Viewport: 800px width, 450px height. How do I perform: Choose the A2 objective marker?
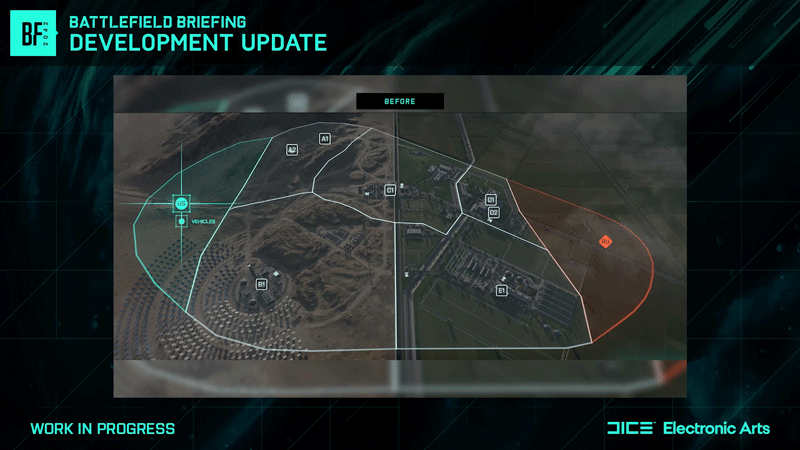click(292, 149)
